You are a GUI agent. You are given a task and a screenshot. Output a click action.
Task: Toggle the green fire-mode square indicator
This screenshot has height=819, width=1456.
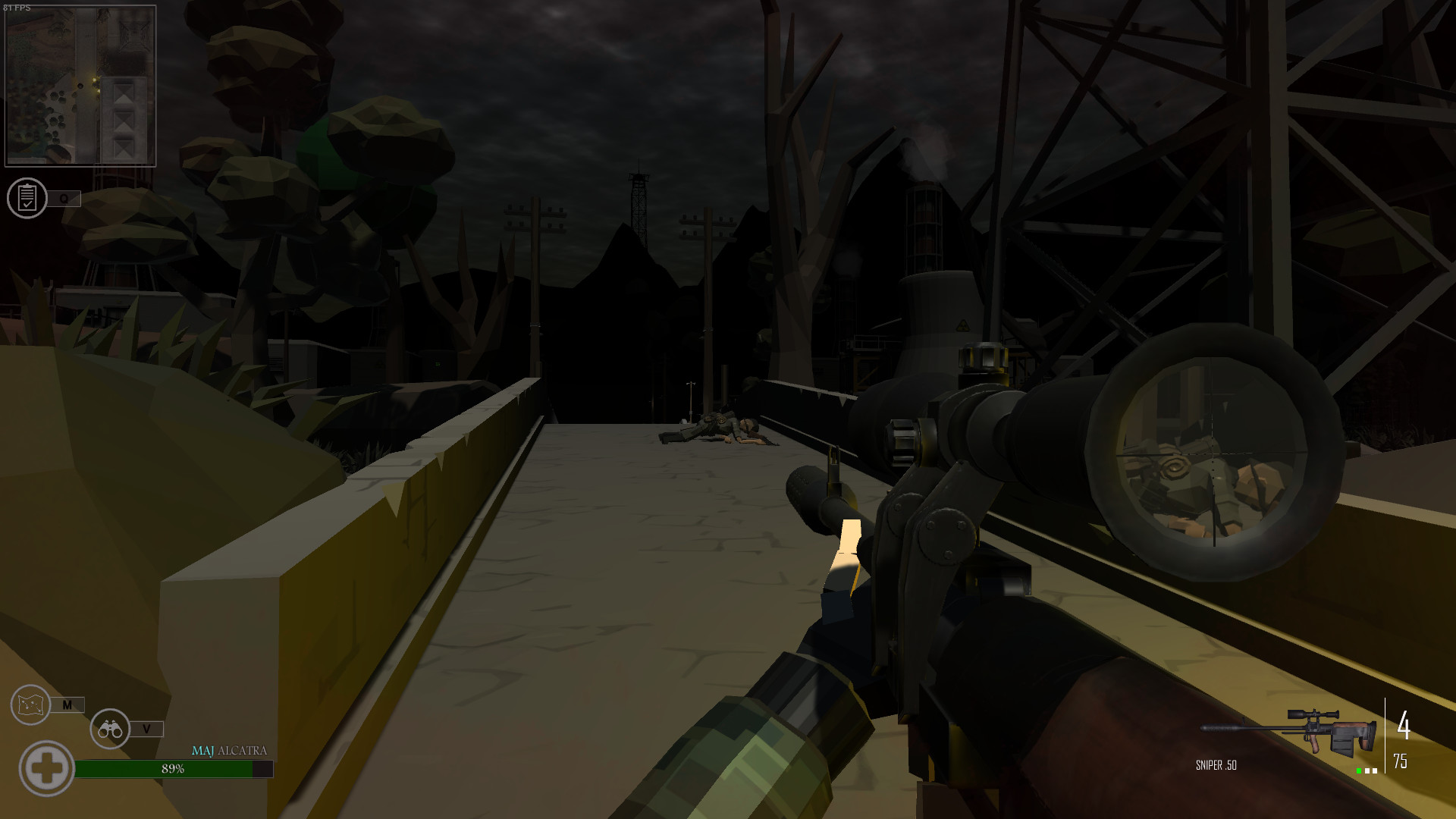pyautogui.click(x=1359, y=770)
